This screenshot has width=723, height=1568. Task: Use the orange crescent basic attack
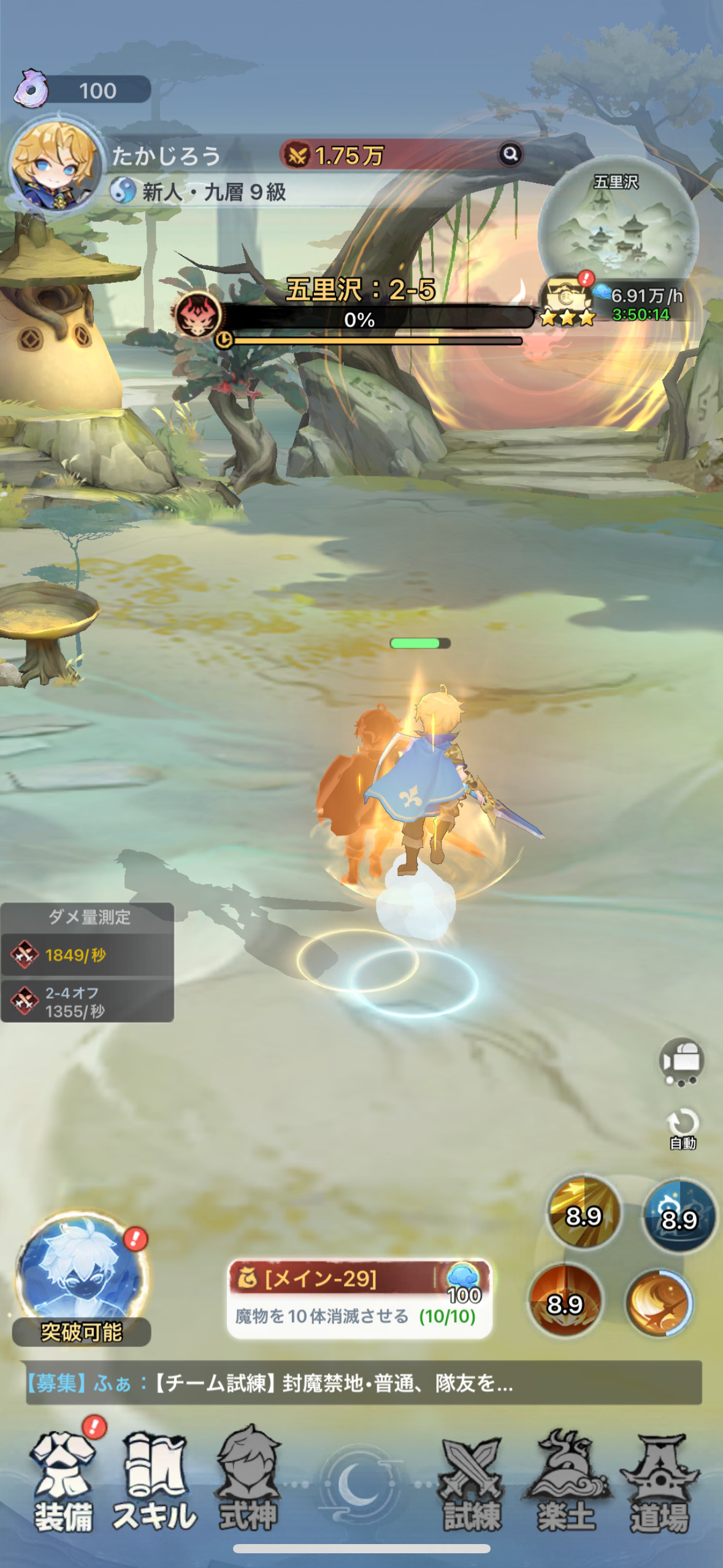[x=660, y=1302]
